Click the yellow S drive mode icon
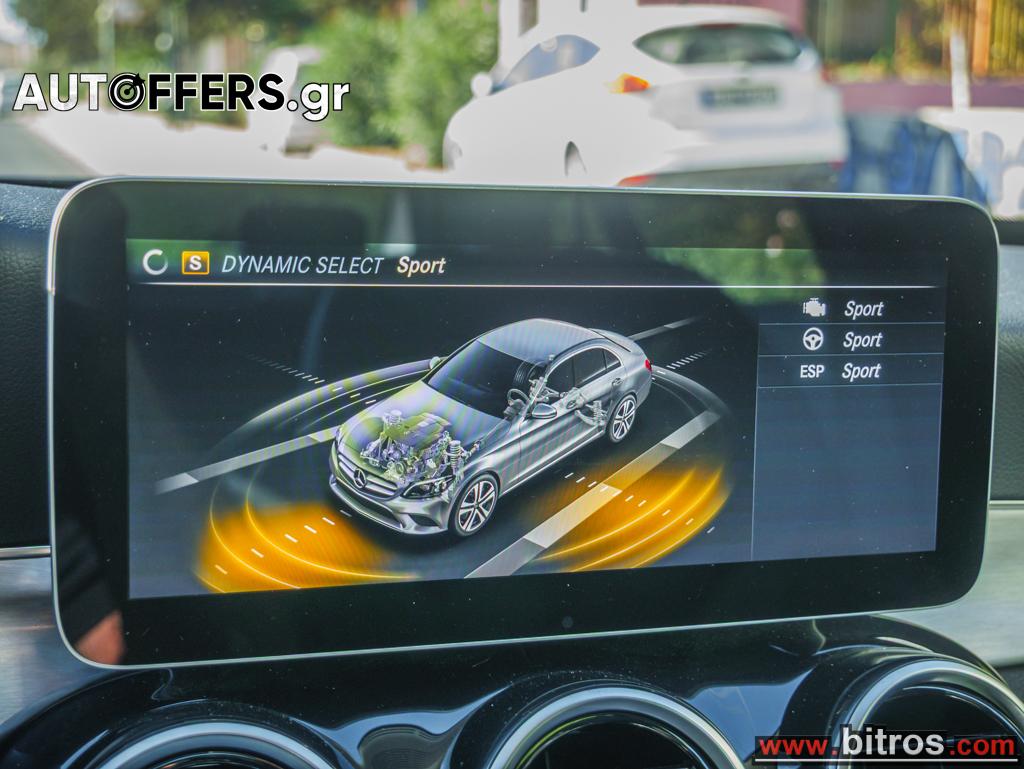The width and height of the screenshot is (1024, 769). pyautogui.click(x=195, y=263)
